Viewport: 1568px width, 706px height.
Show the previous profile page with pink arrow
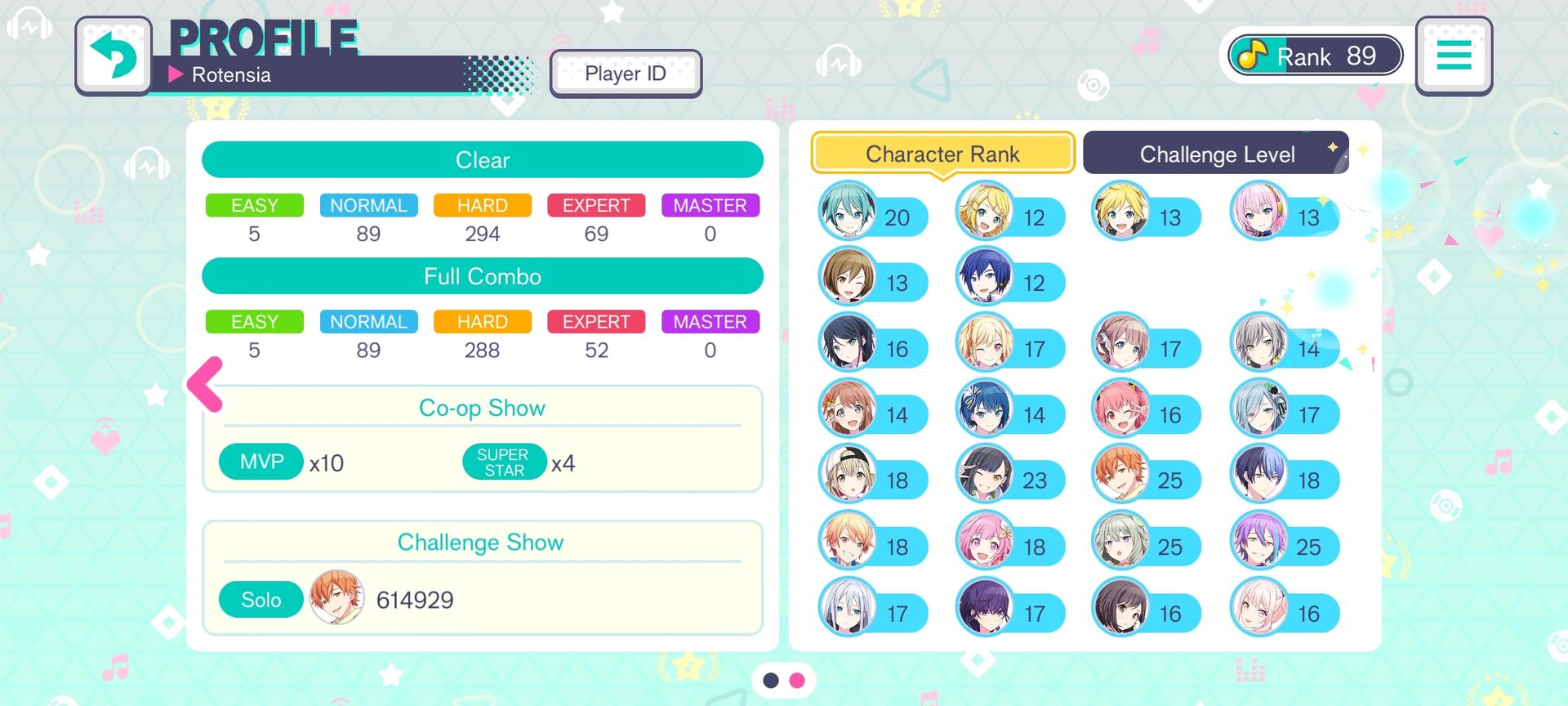(x=206, y=383)
